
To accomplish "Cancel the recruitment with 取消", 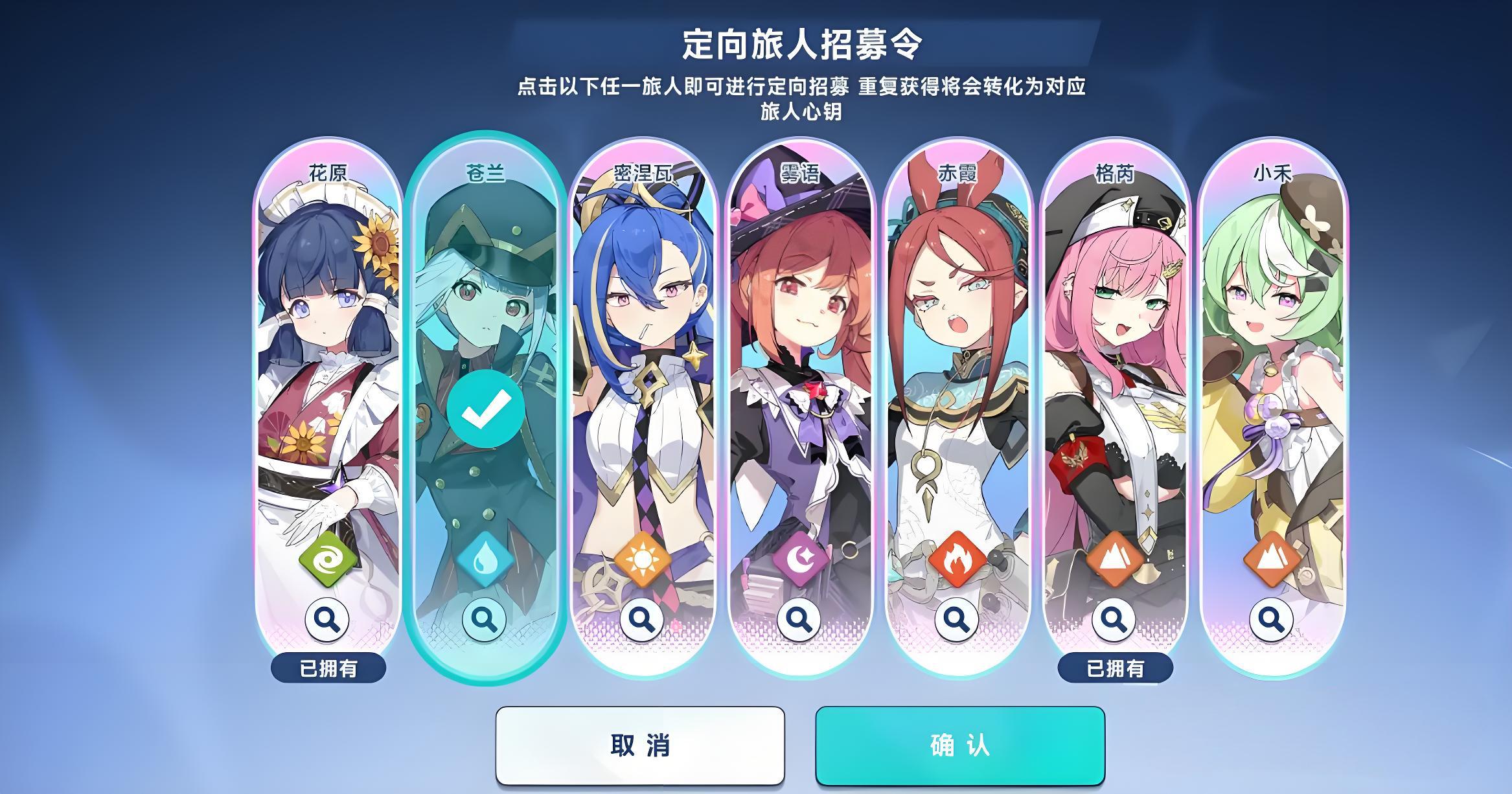I will 639,745.
